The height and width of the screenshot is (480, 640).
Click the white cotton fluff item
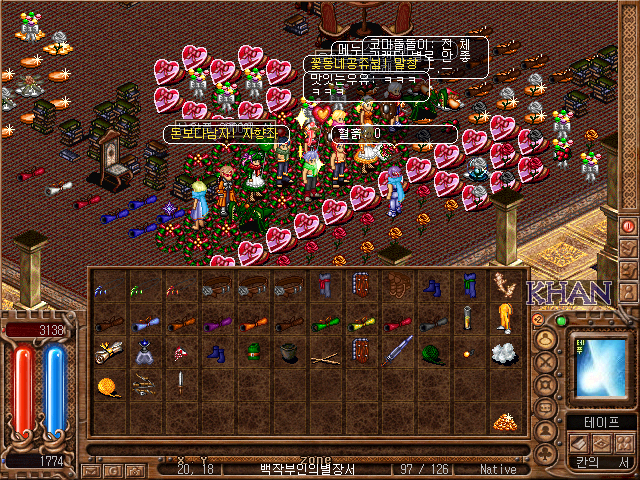pyautogui.click(x=503, y=352)
